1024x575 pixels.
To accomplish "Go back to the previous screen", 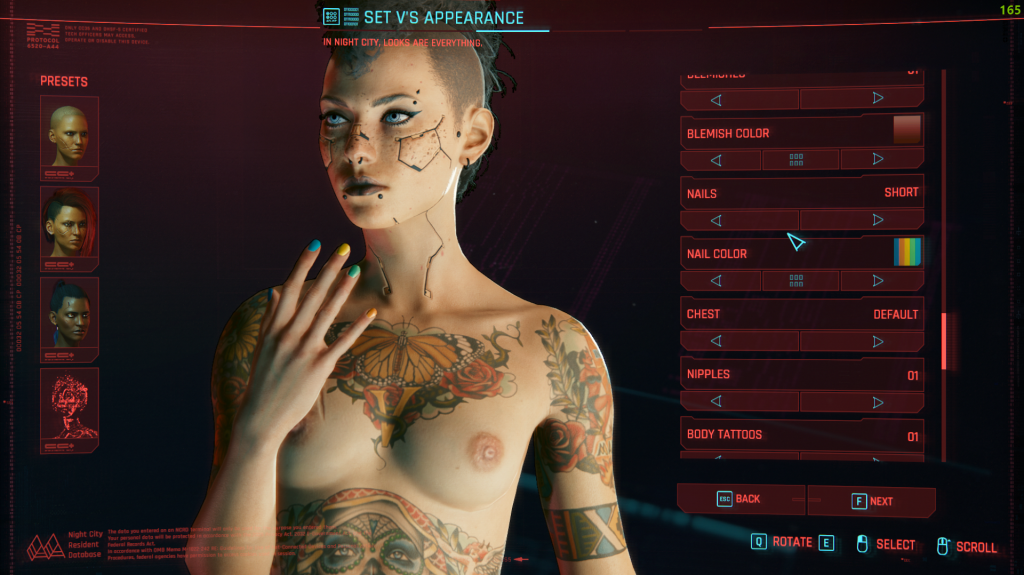I will [740, 499].
